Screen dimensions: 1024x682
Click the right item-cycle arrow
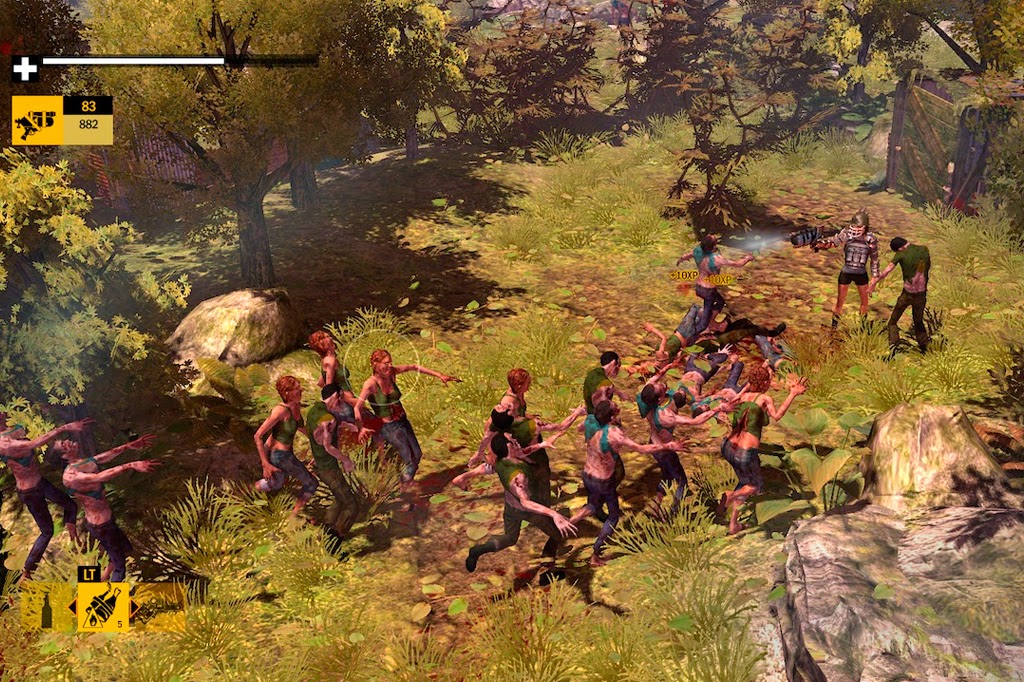click(135, 607)
